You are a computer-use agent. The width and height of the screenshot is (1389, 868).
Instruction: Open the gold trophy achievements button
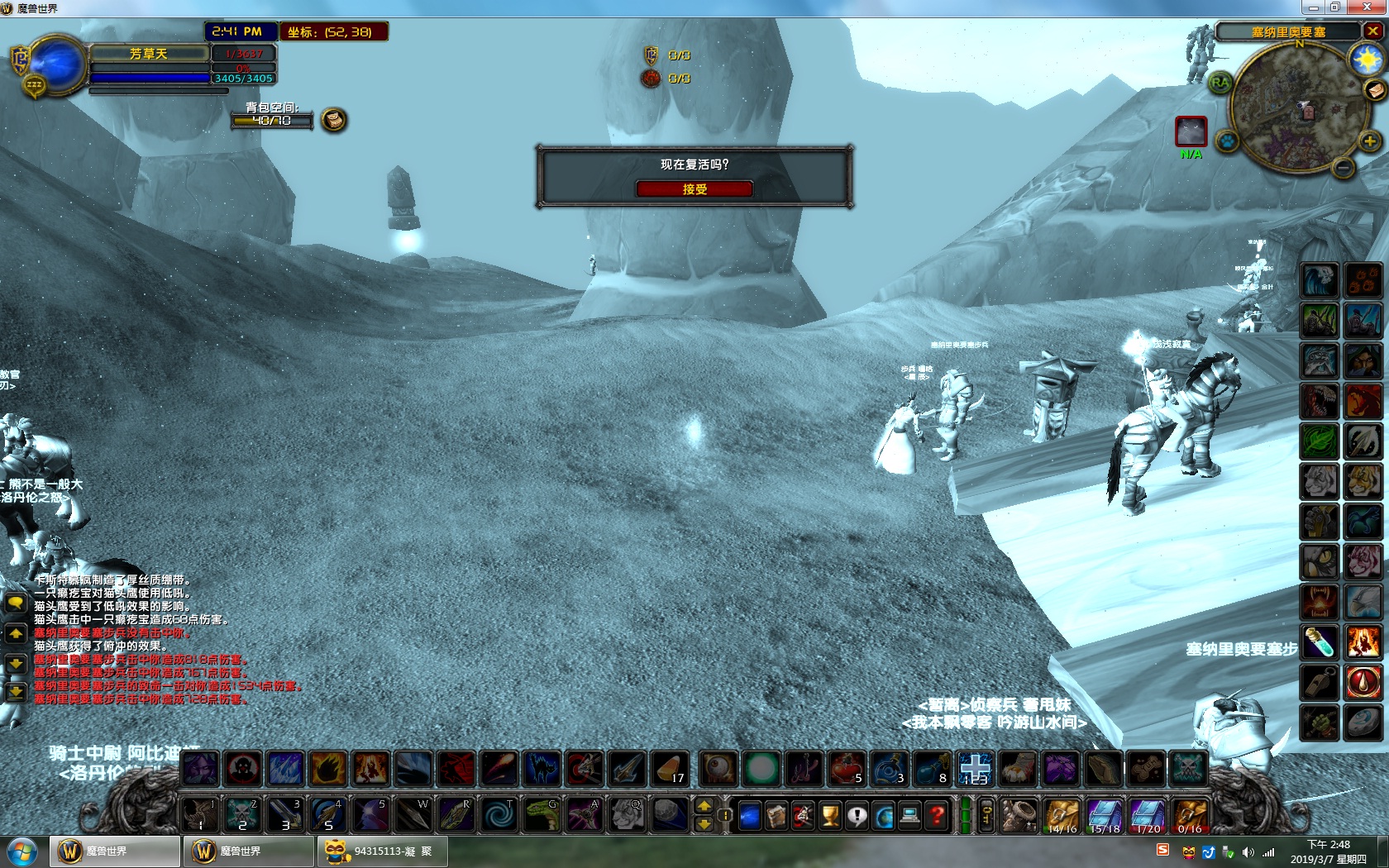coord(830,817)
